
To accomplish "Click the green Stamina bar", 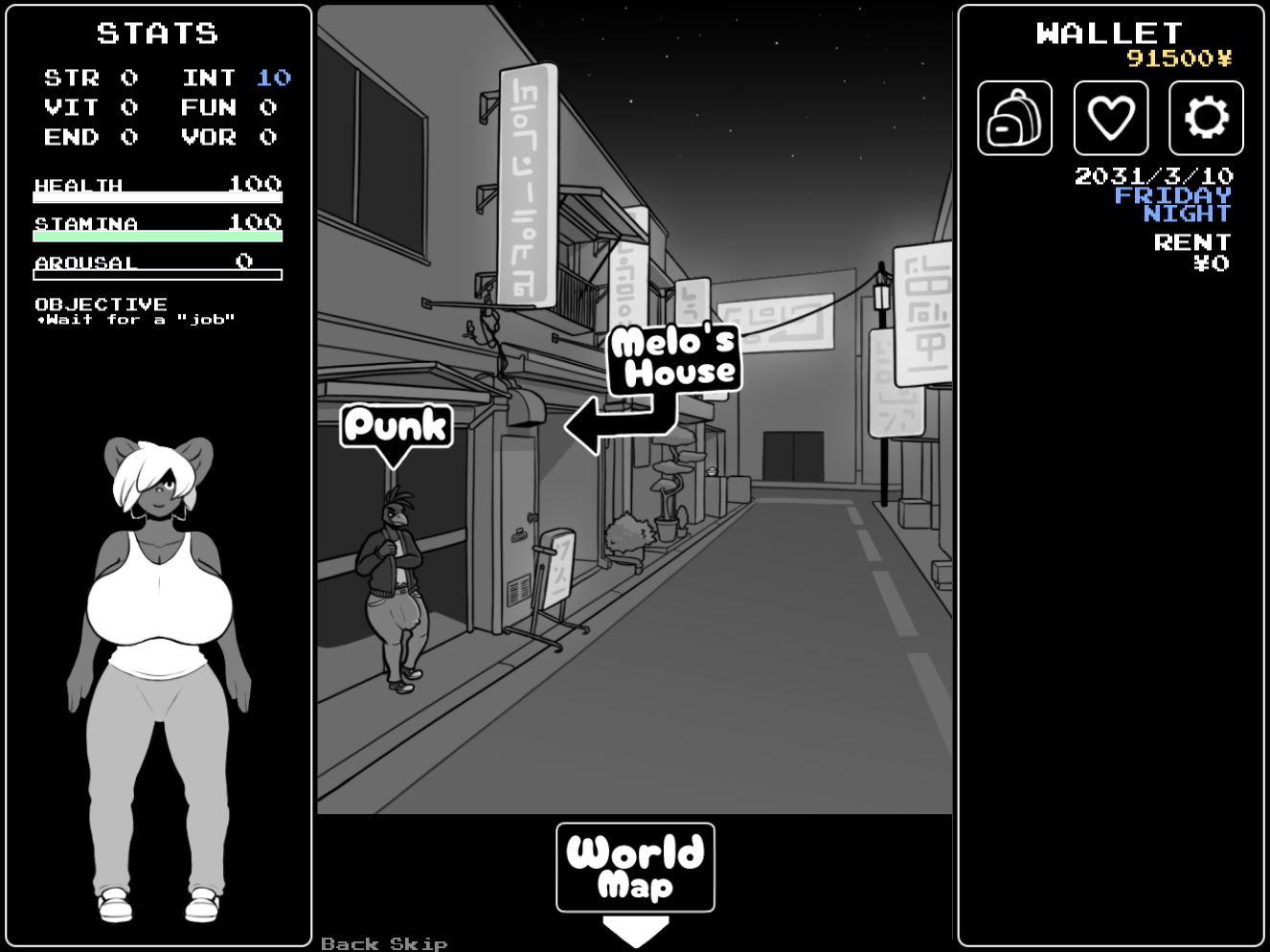I will (158, 235).
